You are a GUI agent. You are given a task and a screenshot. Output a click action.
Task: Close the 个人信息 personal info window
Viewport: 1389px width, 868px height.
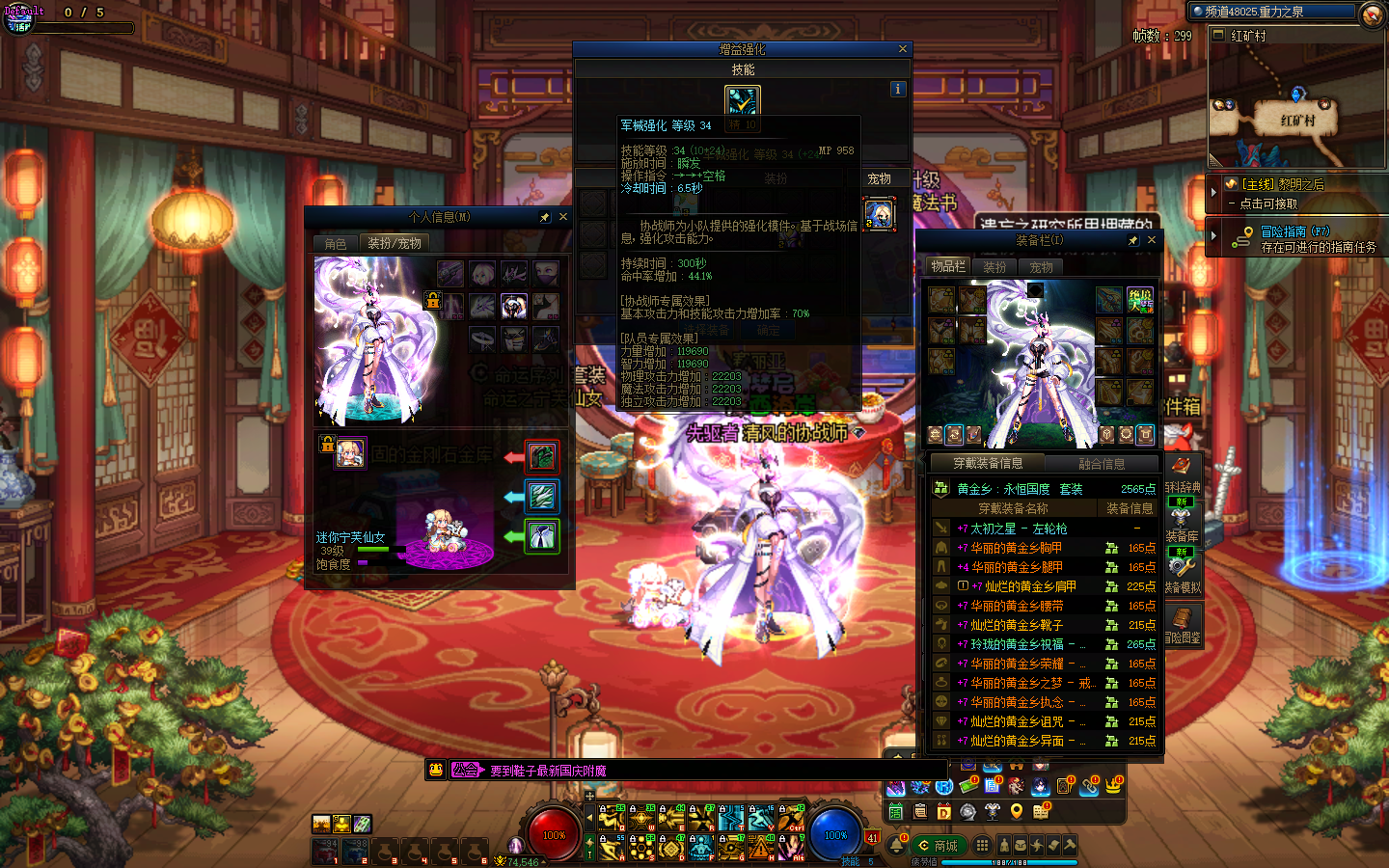click(x=563, y=217)
